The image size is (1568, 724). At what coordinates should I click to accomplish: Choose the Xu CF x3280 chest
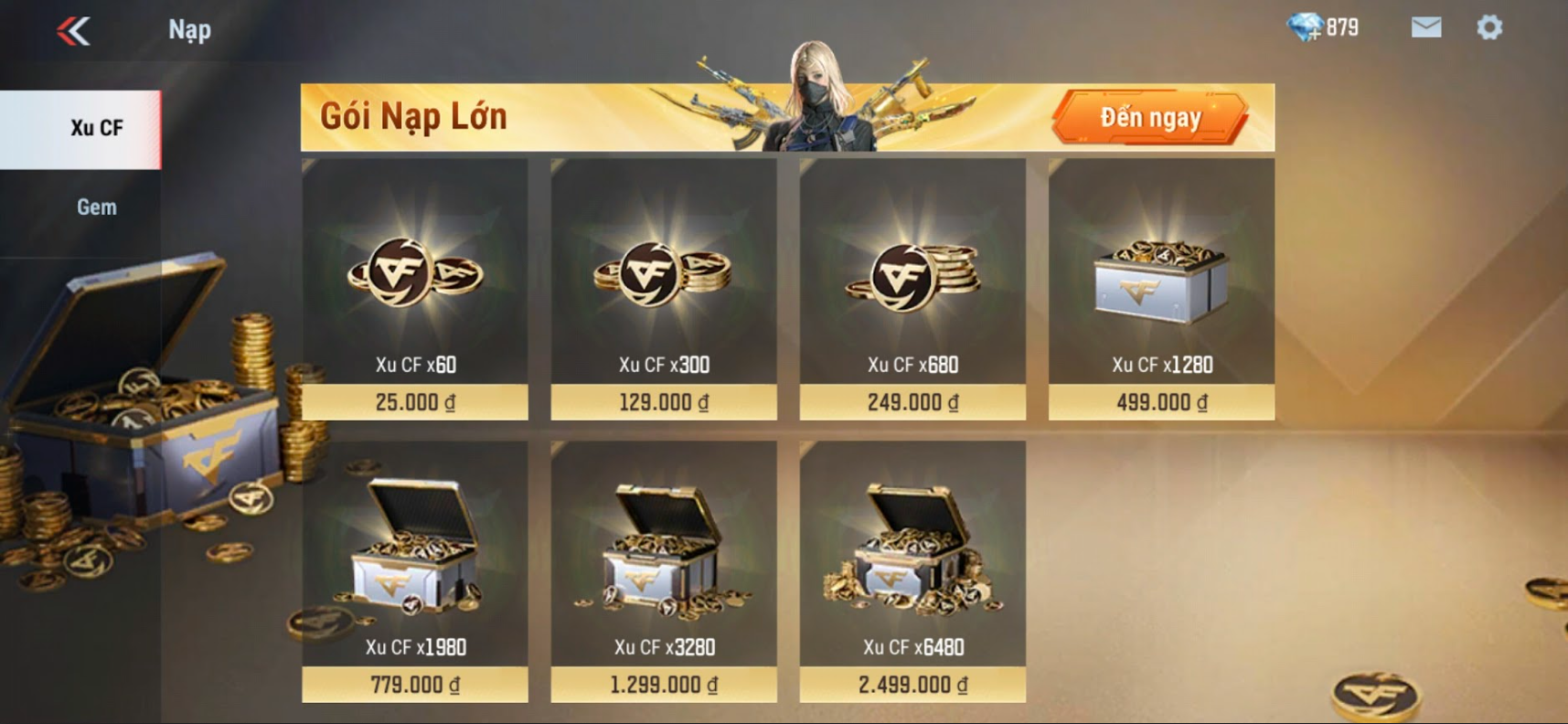click(x=664, y=571)
